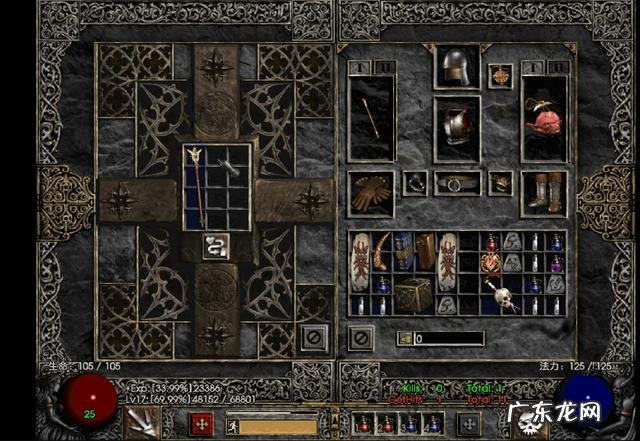This screenshot has width=640, height=441.
Task: Select the equipped amulet slot
Action: coord(500,75)
